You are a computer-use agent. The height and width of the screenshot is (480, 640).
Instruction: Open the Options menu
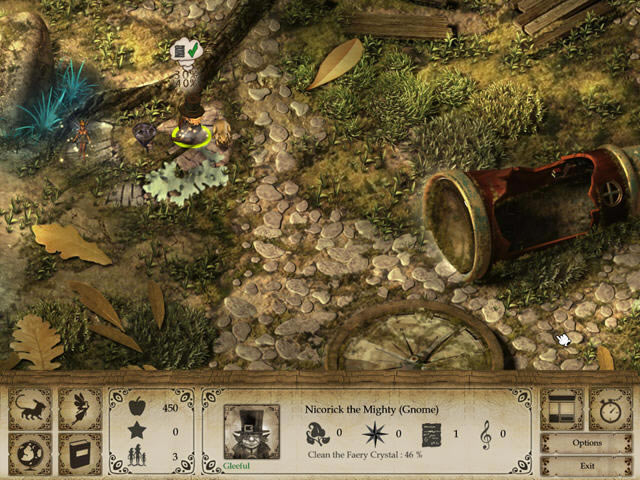(x=586, y=443)
